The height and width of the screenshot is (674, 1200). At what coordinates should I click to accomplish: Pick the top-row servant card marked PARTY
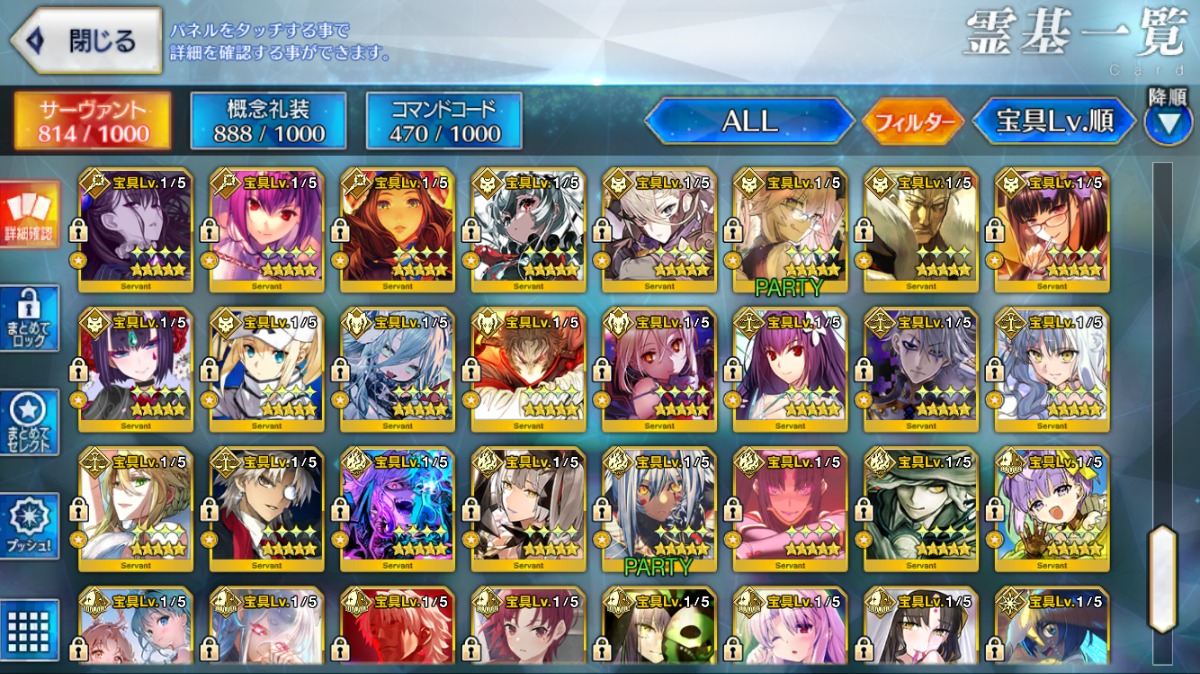click(x=790, y=229)
